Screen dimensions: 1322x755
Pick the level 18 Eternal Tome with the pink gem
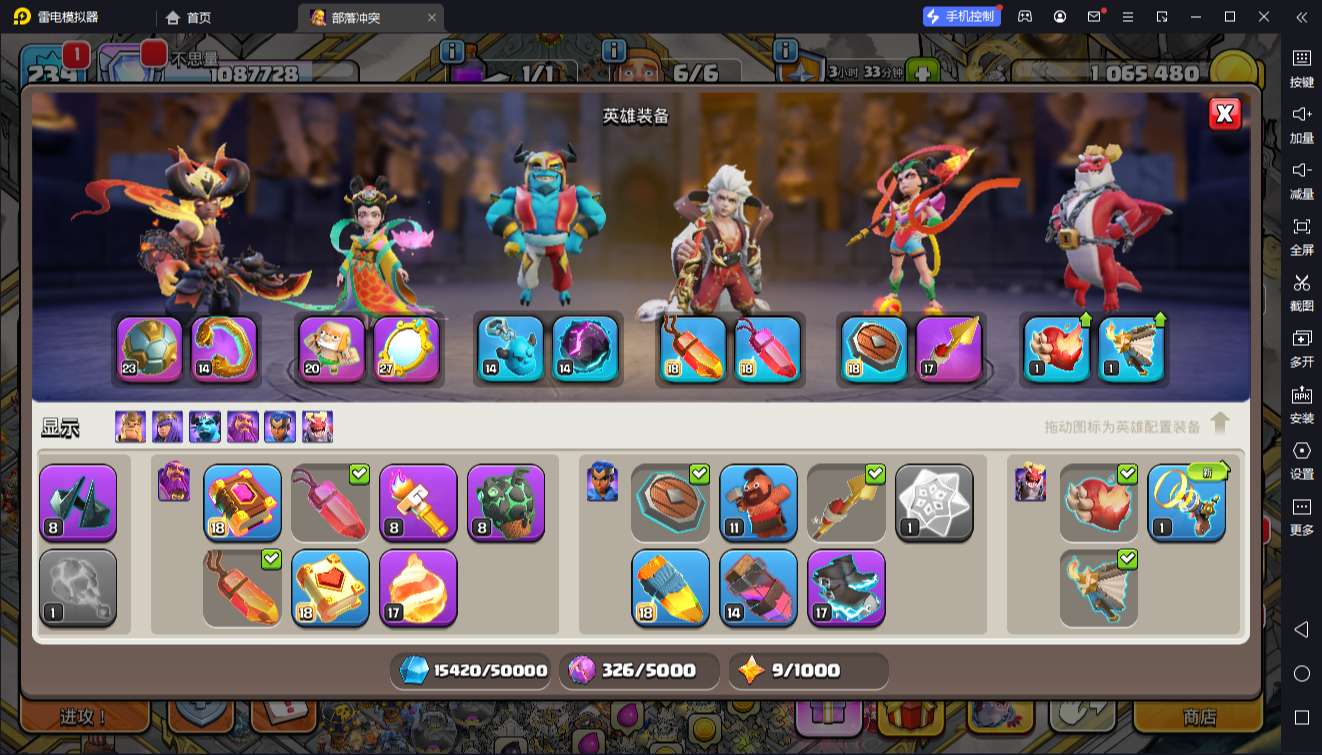242,502
